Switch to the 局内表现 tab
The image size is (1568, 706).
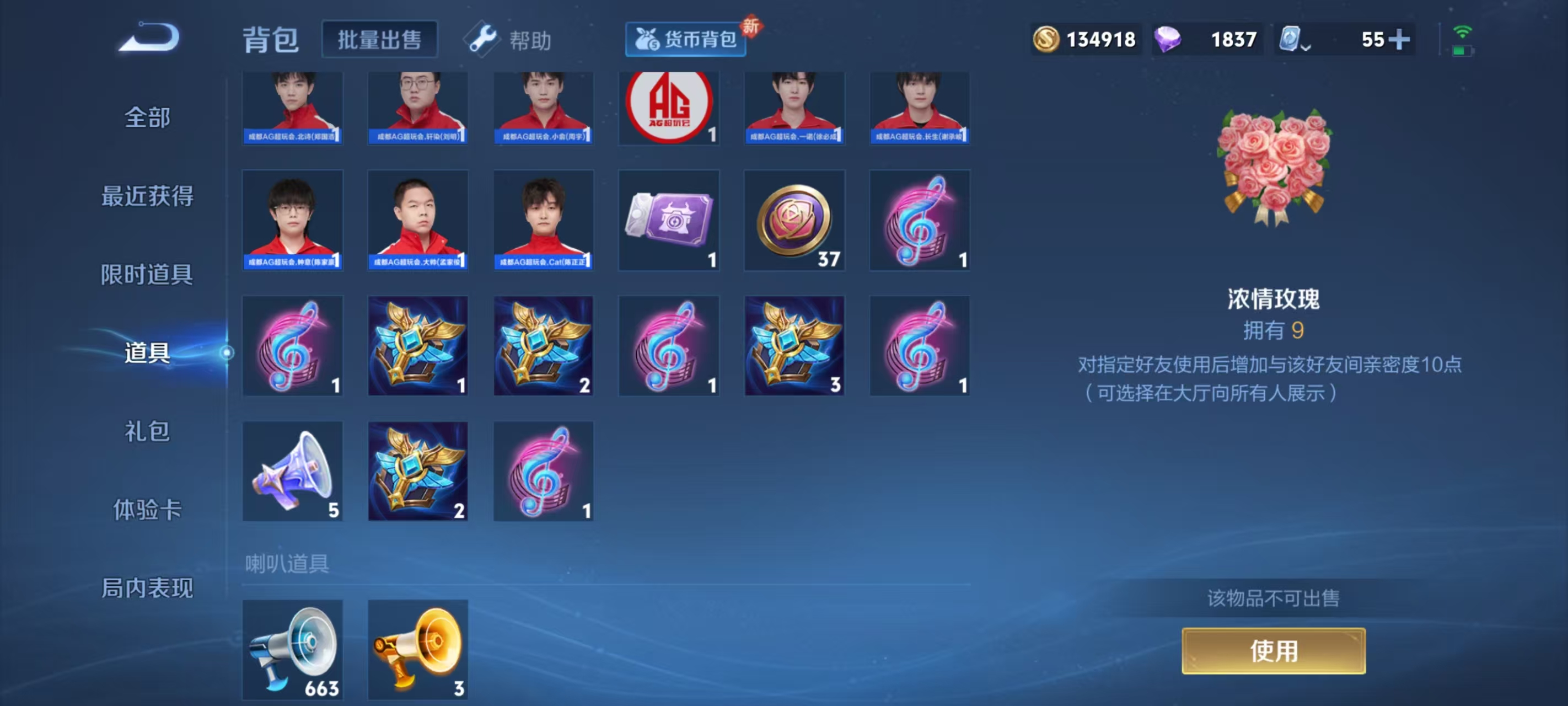147,589
